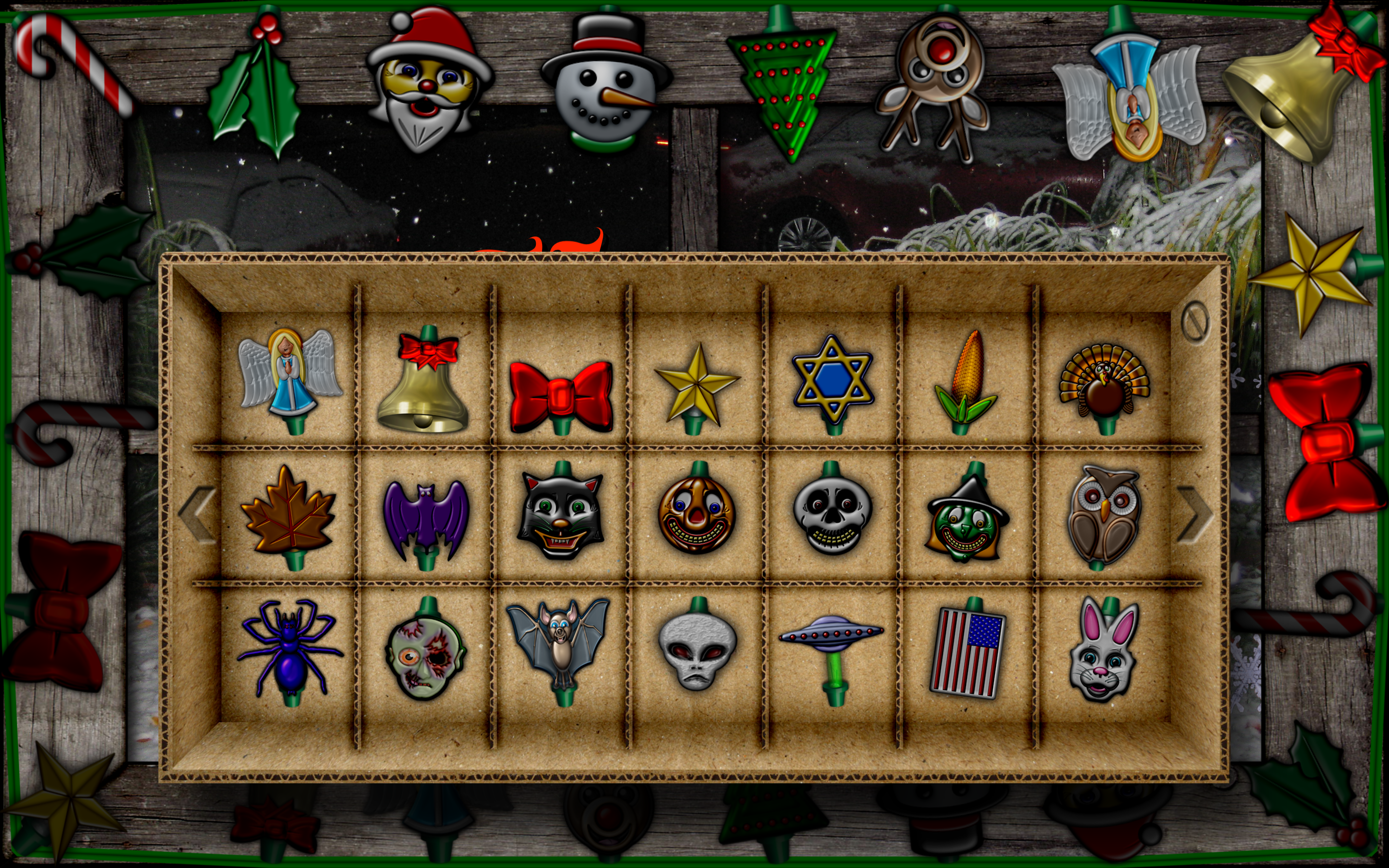Select the blue Star of David bulb
The height and width of the screenshot is (868, 1389).
click(x=832, y=380)
